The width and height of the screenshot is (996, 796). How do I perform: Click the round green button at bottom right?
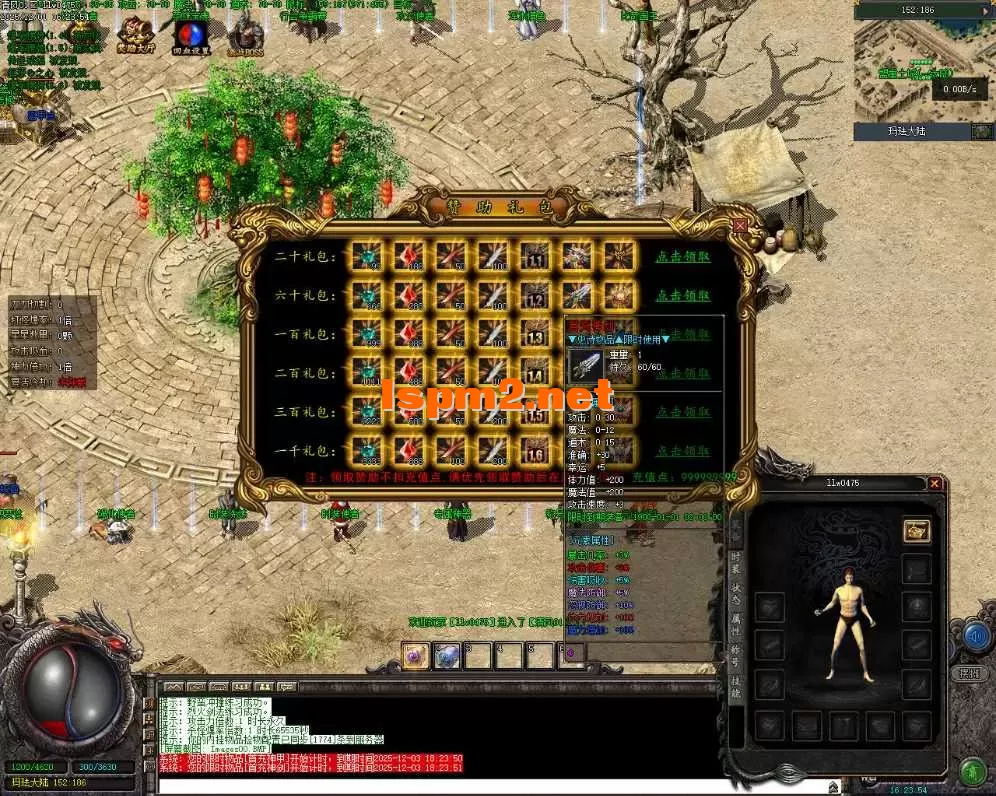(x=971, y=772)
